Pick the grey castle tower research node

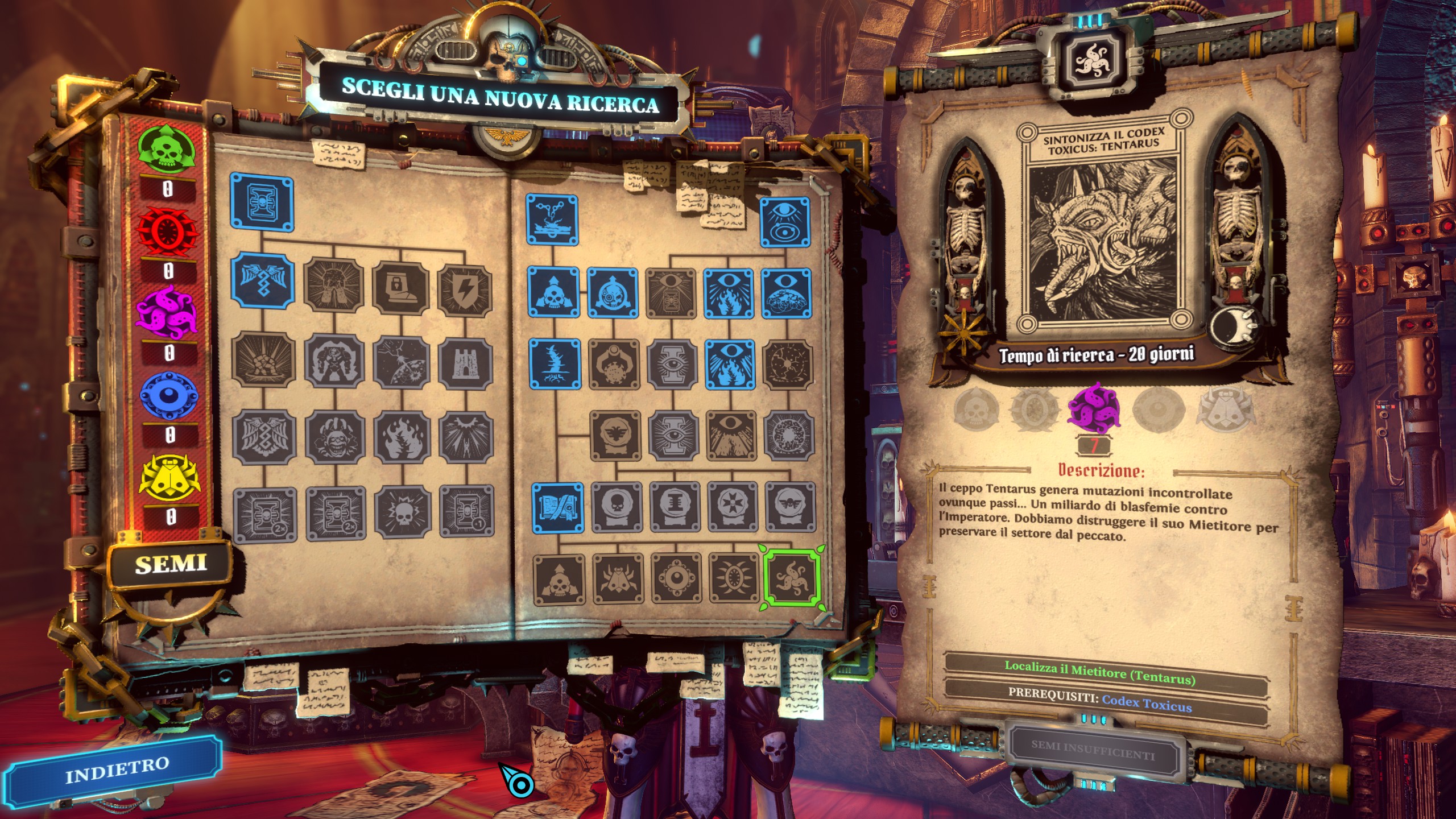465,363
